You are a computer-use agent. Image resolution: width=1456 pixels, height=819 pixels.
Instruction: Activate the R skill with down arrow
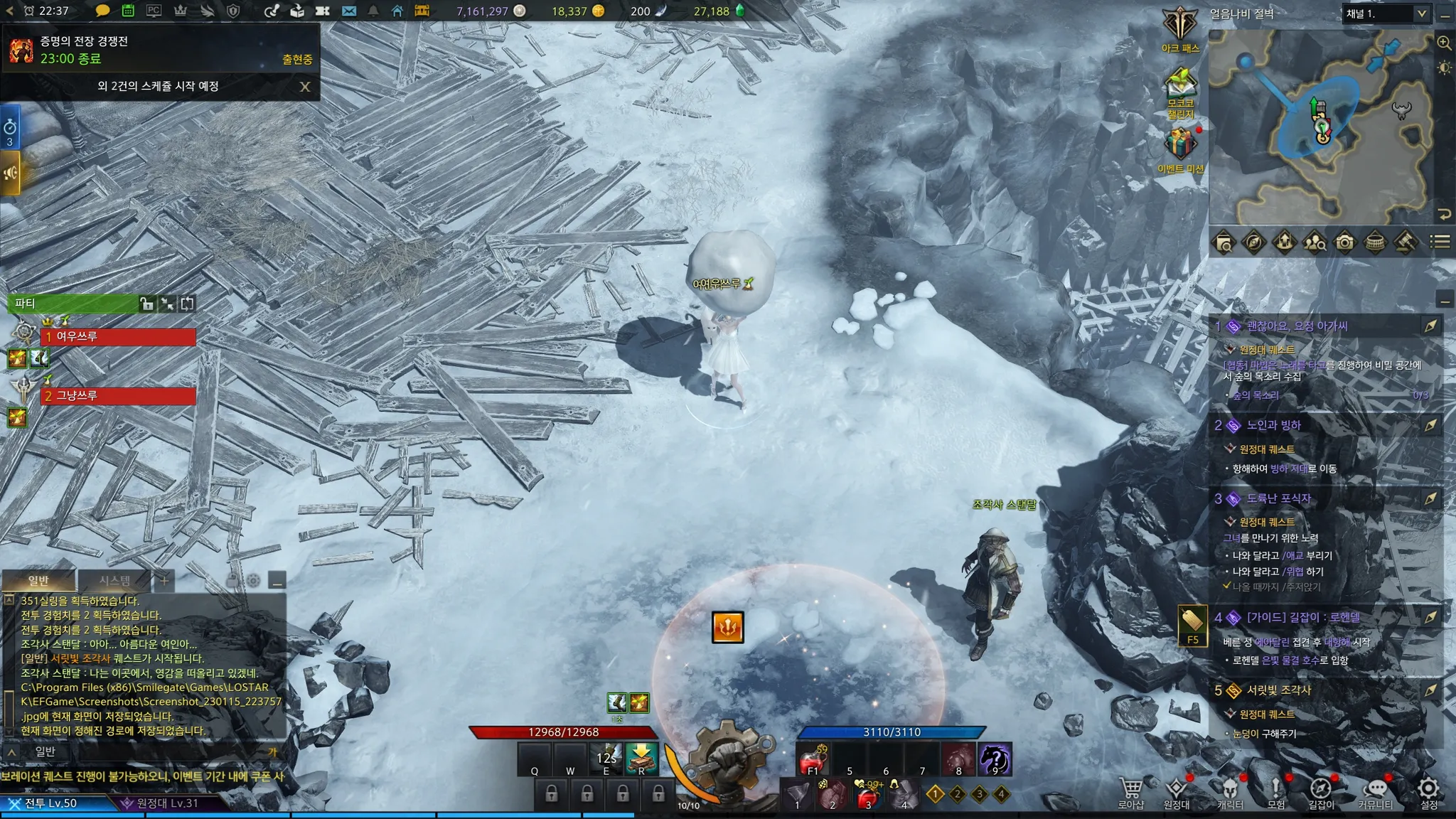(x=641, y=759)
